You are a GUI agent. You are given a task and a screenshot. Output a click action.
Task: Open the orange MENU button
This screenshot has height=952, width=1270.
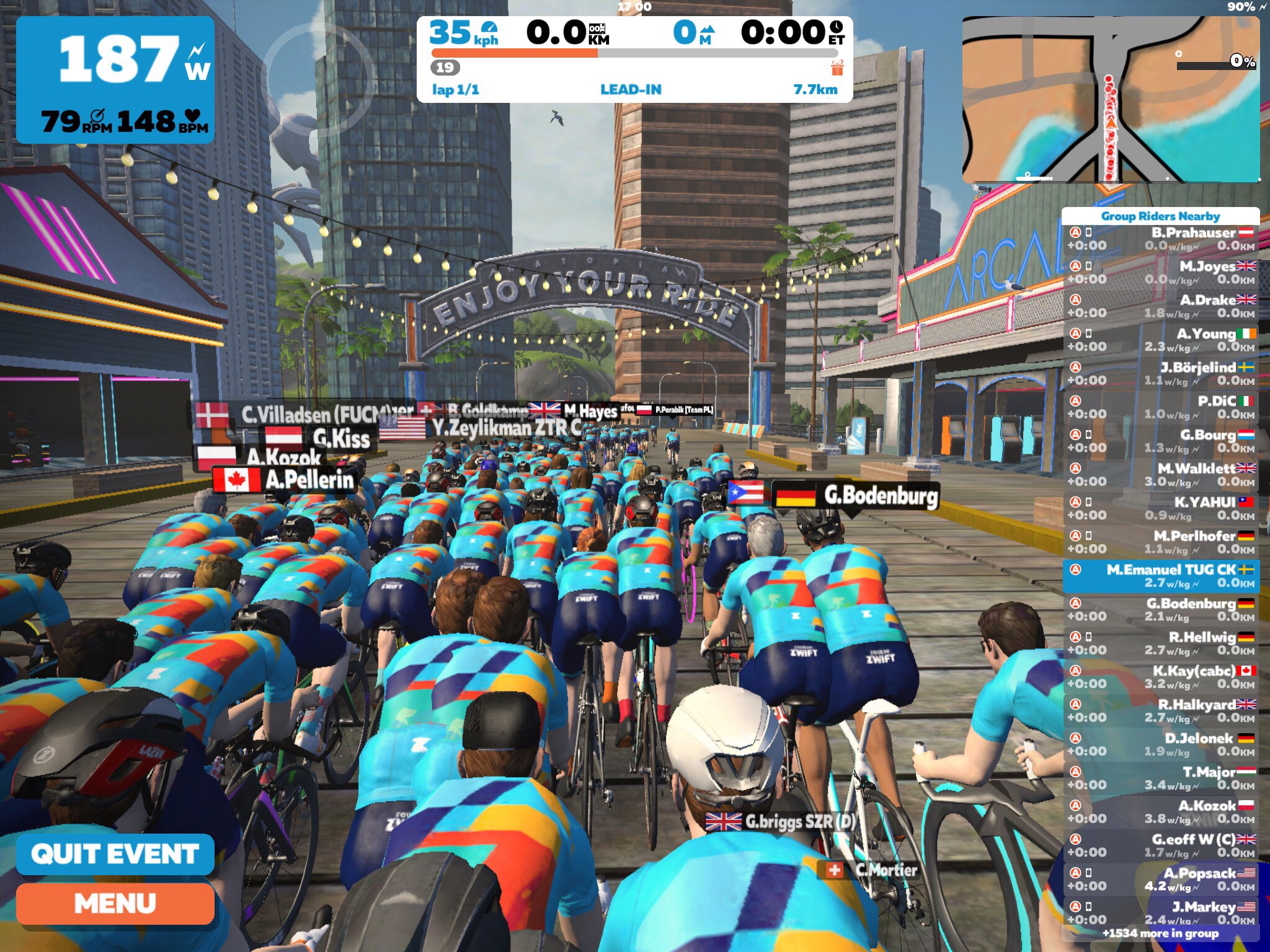(x=115, y=904)
